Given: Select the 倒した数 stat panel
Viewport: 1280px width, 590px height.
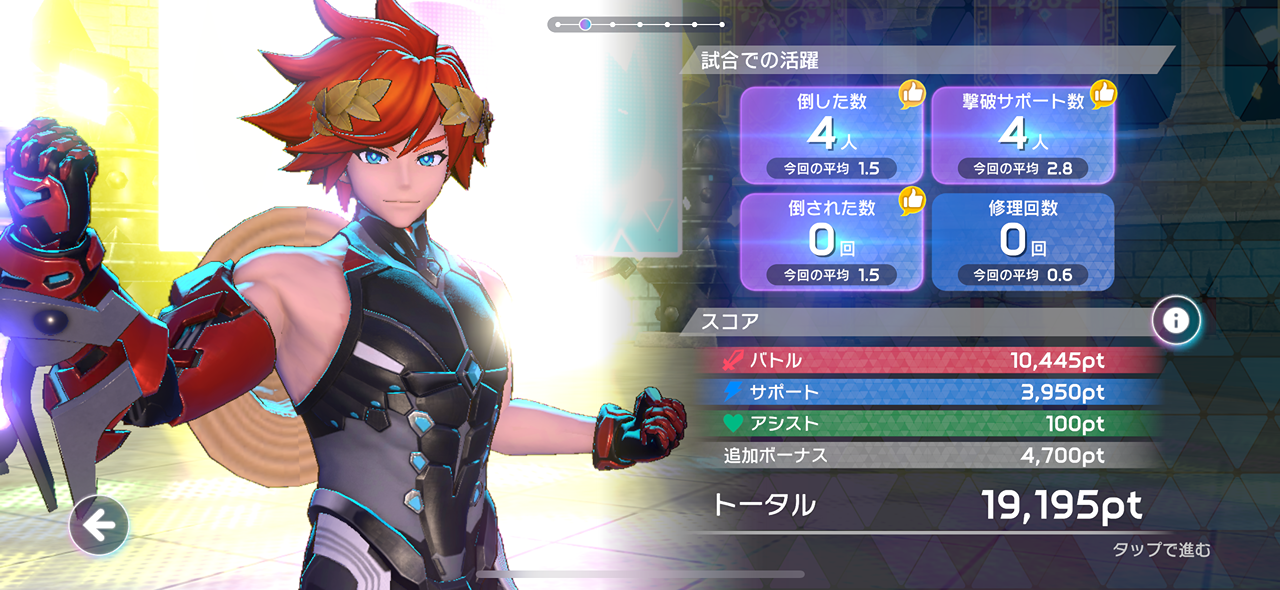Looking at the screenshot, I should click(x=831, y=135).
